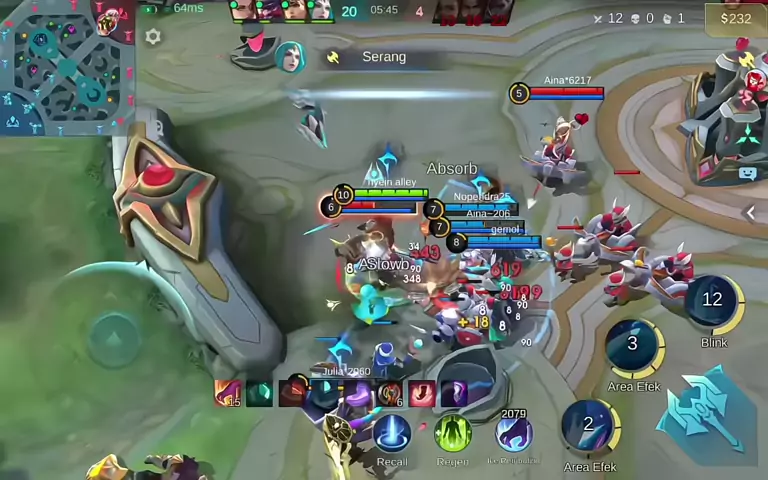Cast the Blink battle spell
The height and width of the screenshot is (480, 768).
713,304
